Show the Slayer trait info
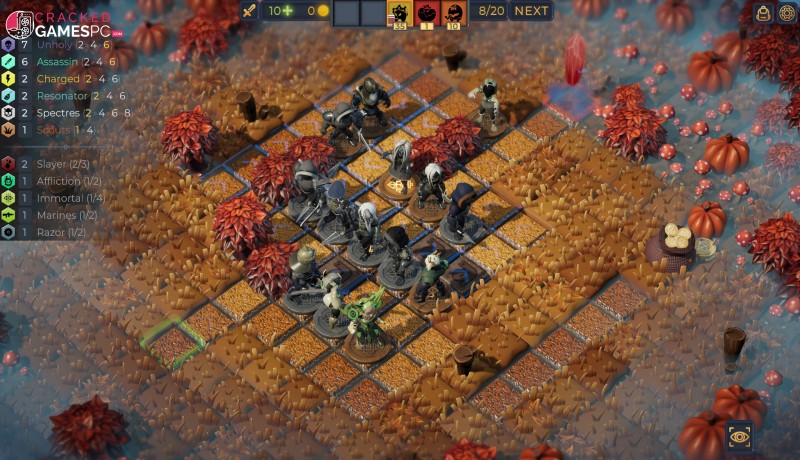800x460 pixels. (x=52, y=163)
